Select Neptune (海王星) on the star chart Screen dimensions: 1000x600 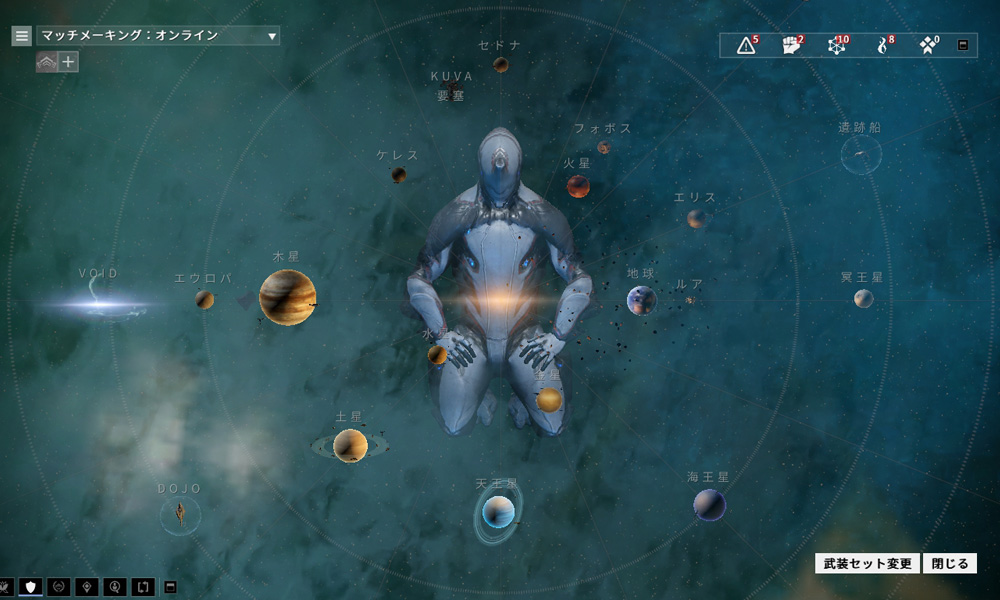[x=710, y=505]
